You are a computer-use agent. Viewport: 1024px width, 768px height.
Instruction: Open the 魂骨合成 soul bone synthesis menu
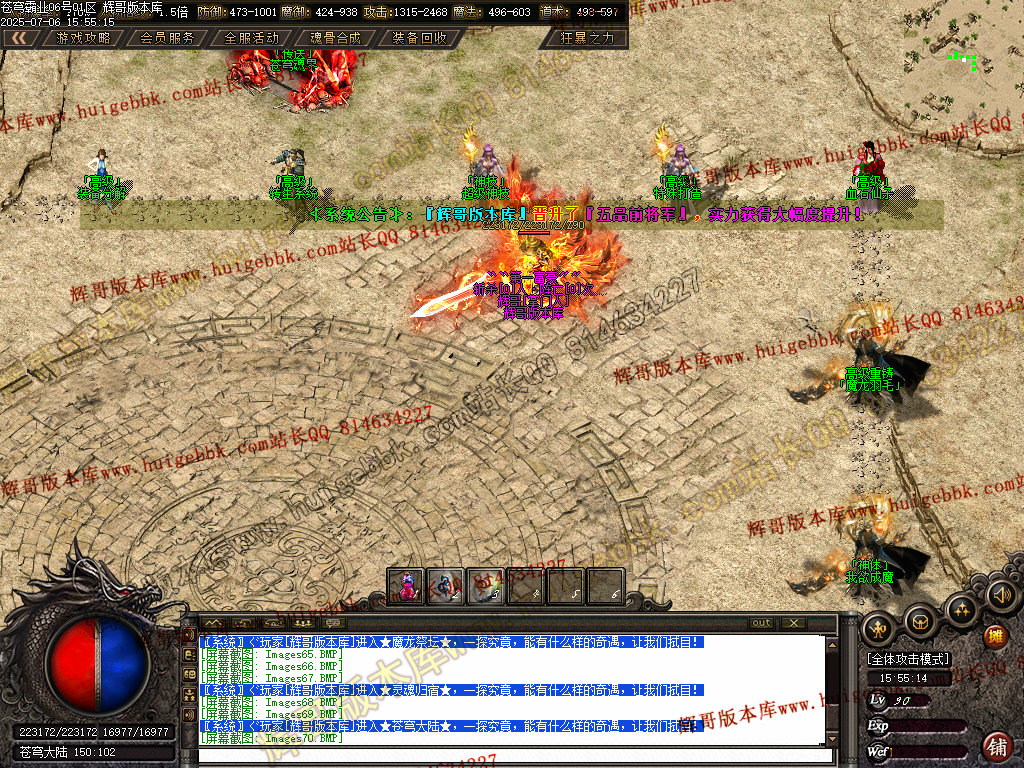(x=335, y=38)
